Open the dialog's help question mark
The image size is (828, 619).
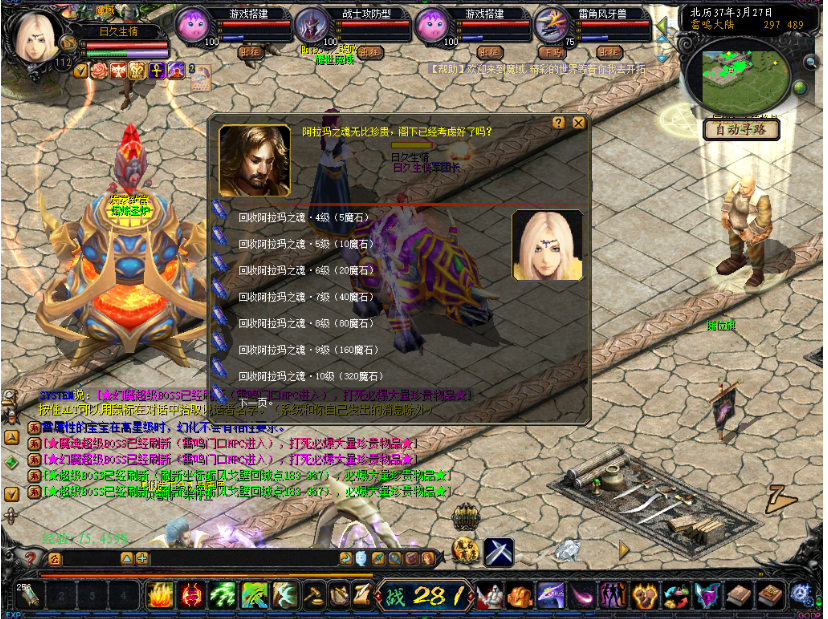[558, 123]
